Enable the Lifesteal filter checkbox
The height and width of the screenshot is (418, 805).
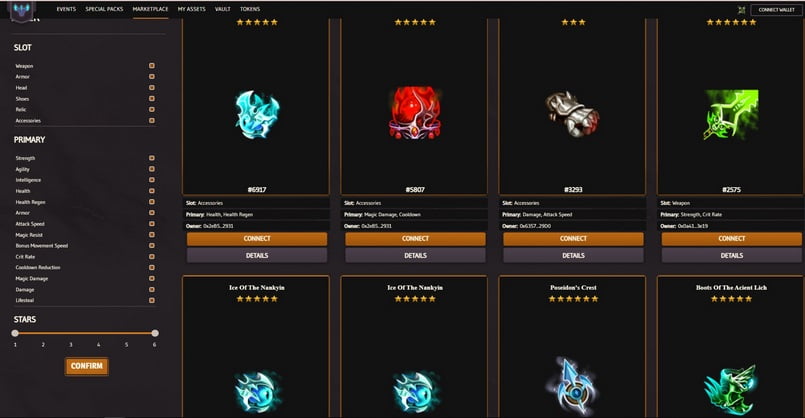[152, 299]
